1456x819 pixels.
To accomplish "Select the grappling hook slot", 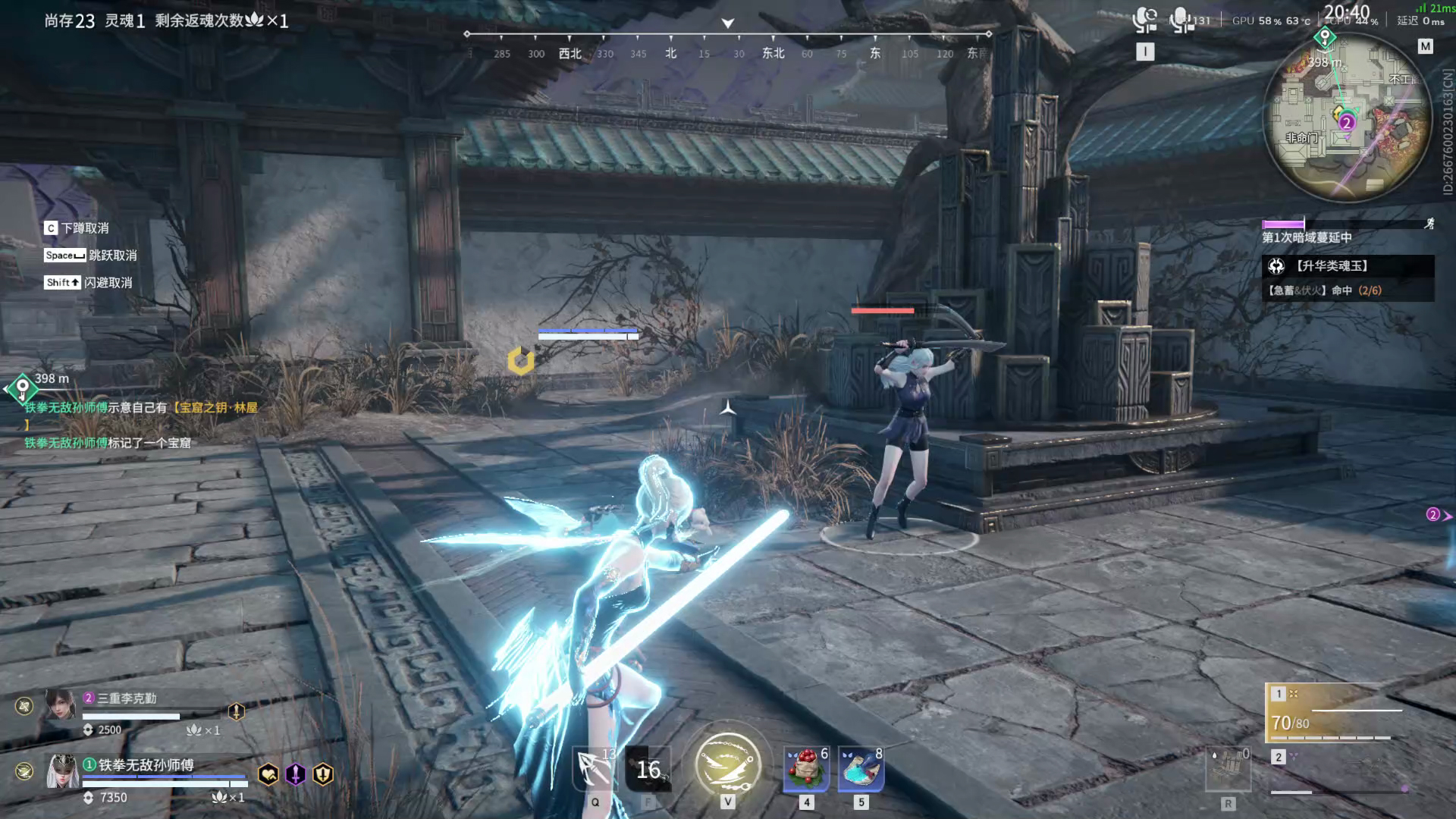I will [595, 769].
